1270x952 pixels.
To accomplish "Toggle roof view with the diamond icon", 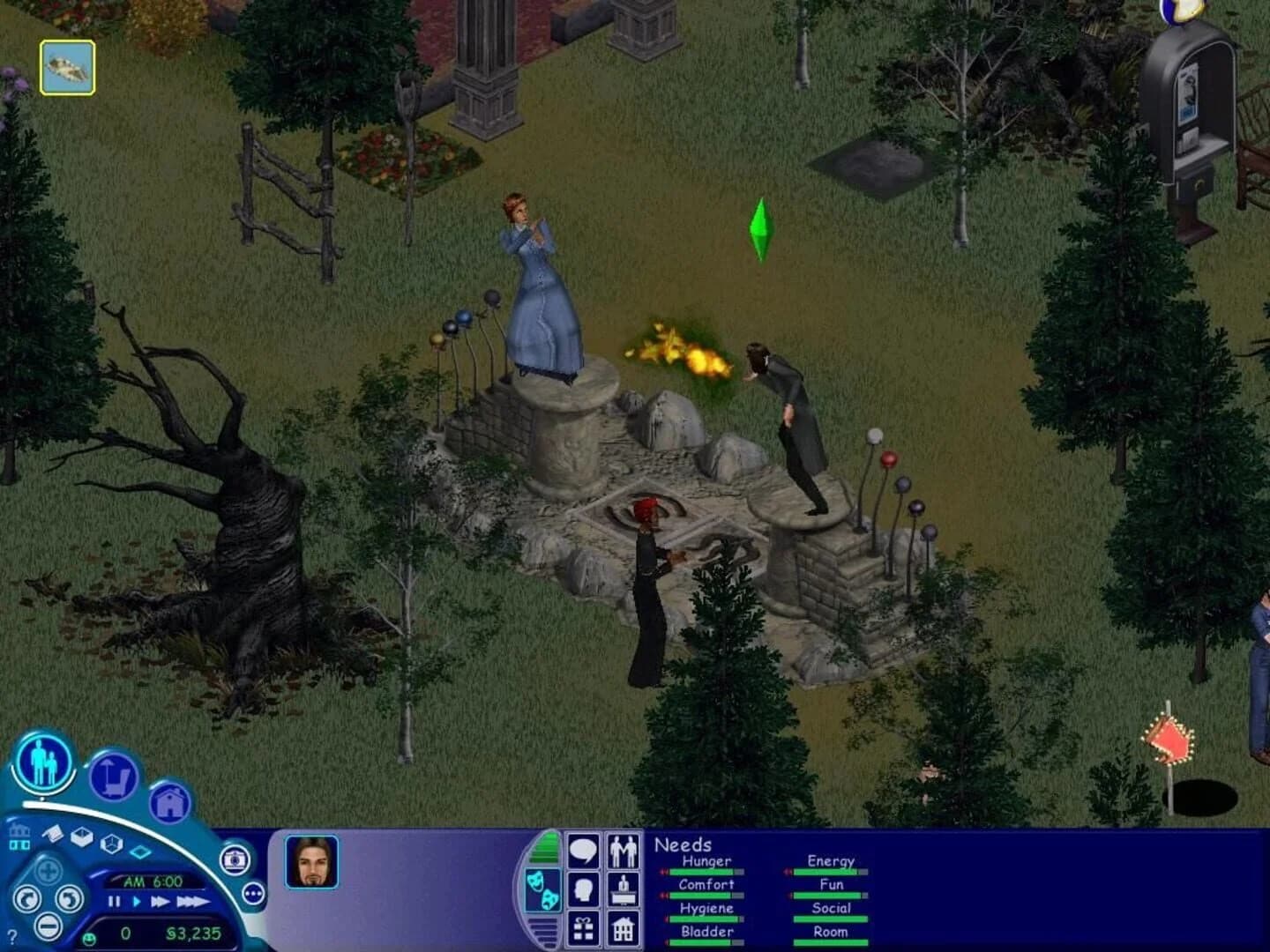I will 141,852.
